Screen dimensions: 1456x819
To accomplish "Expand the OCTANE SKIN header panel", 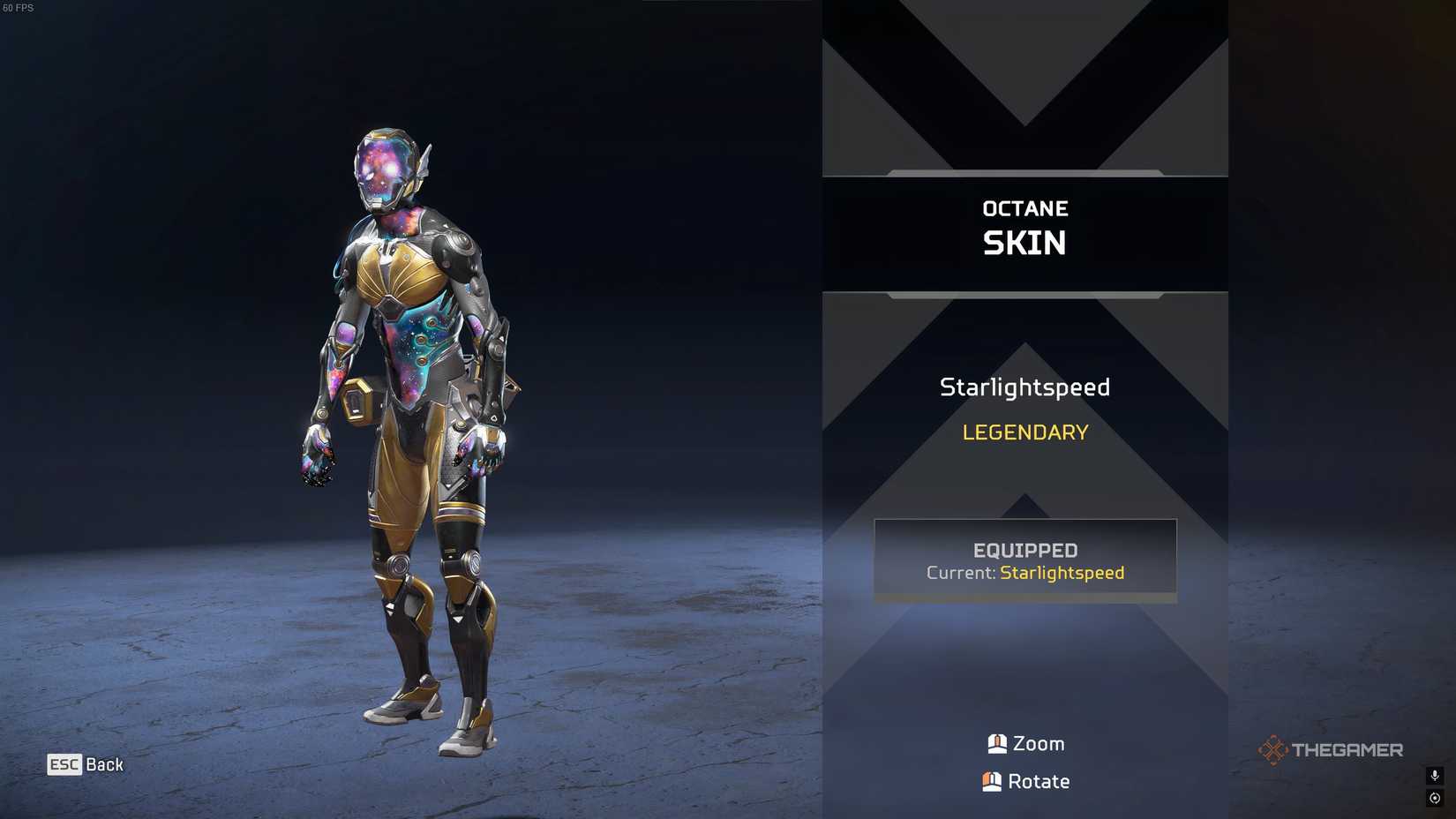I will point(1024,228).
